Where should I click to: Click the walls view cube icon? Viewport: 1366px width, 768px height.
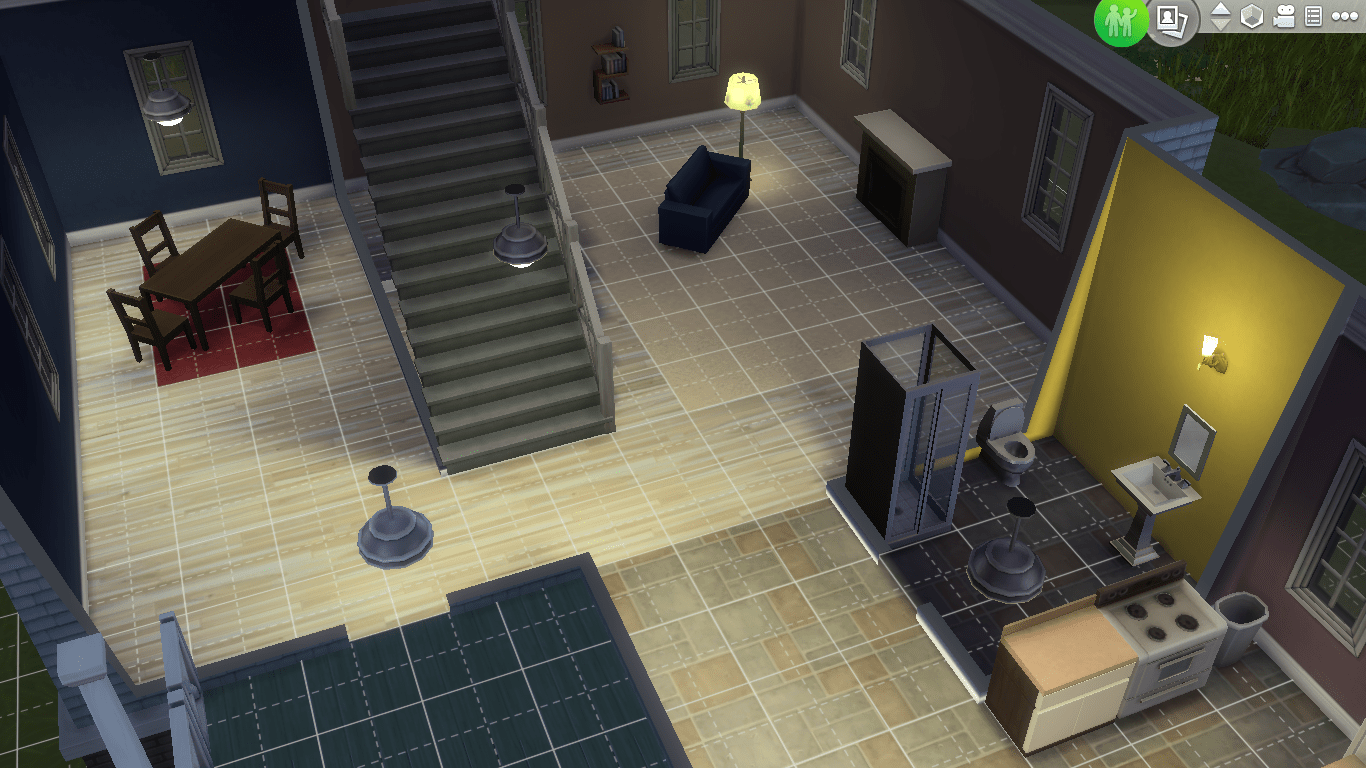tap(1251, 15)
